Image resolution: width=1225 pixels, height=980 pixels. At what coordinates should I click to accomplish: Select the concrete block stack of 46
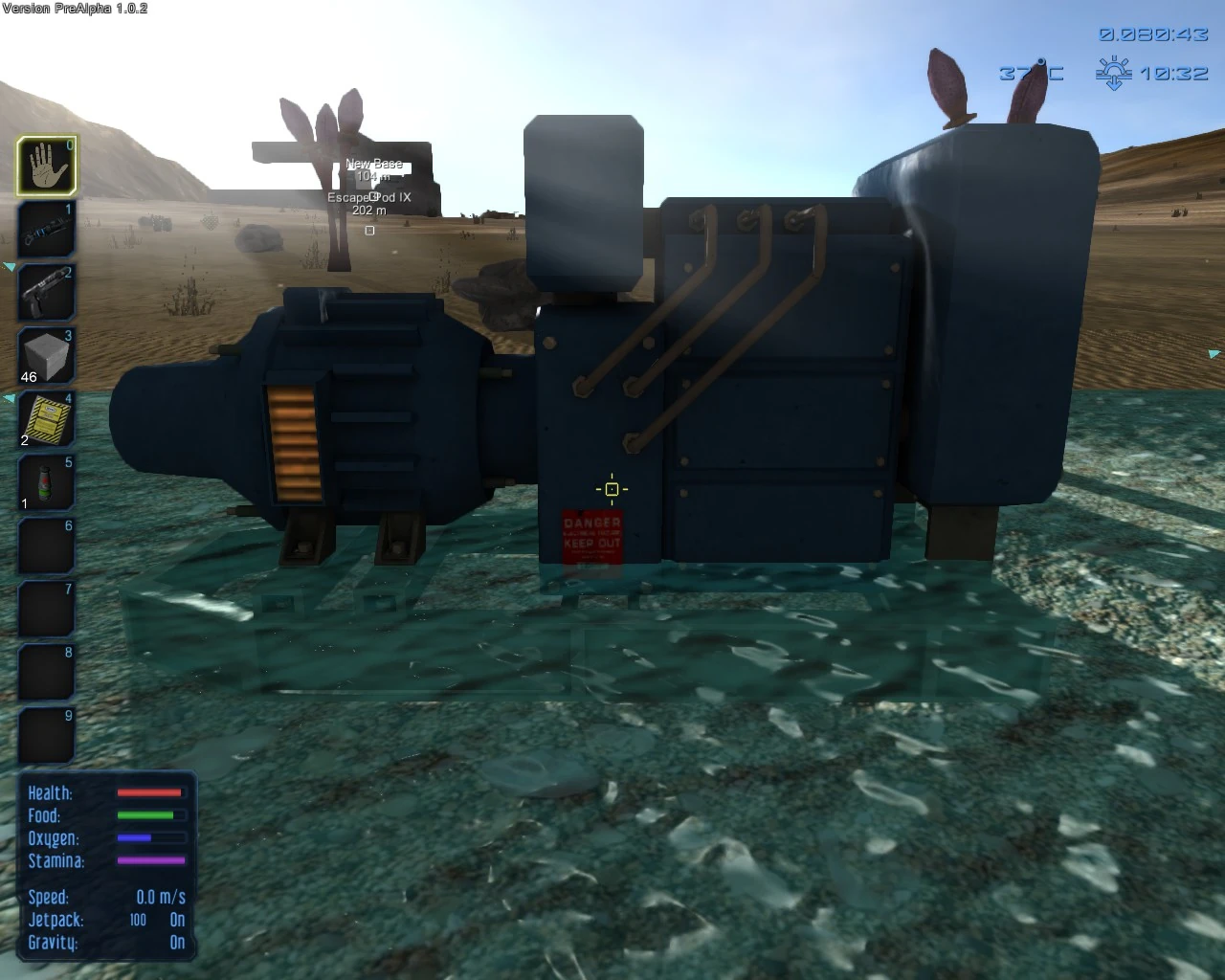coord(44,355)
